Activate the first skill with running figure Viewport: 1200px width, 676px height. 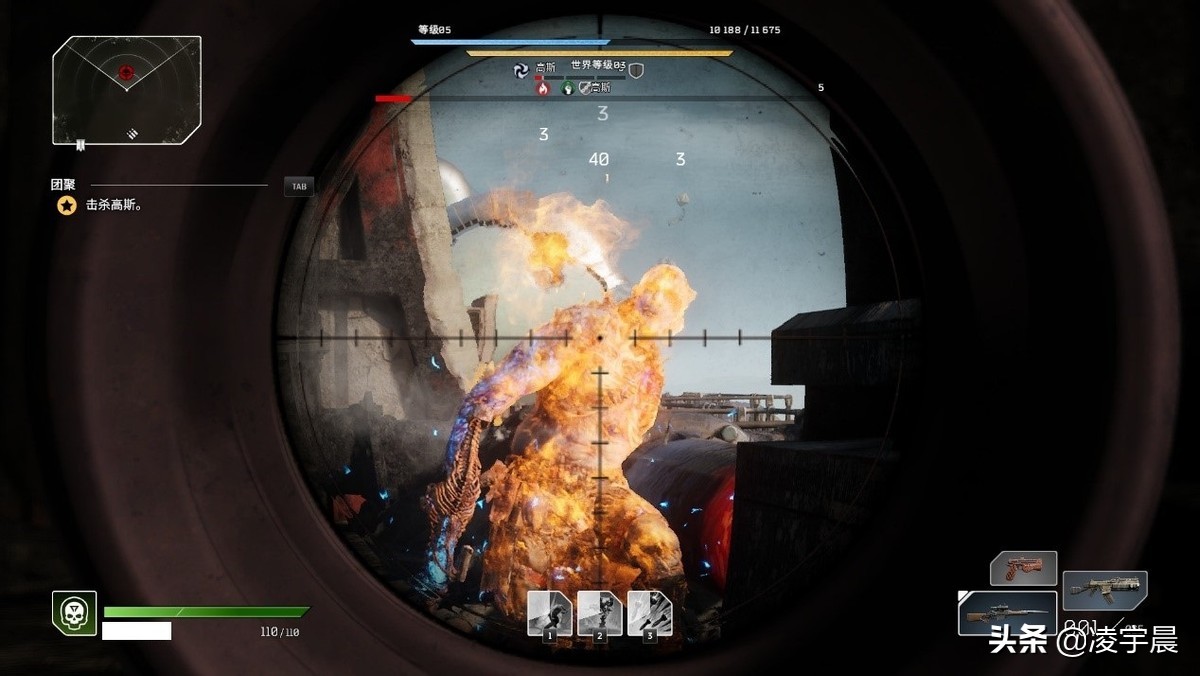550,613
